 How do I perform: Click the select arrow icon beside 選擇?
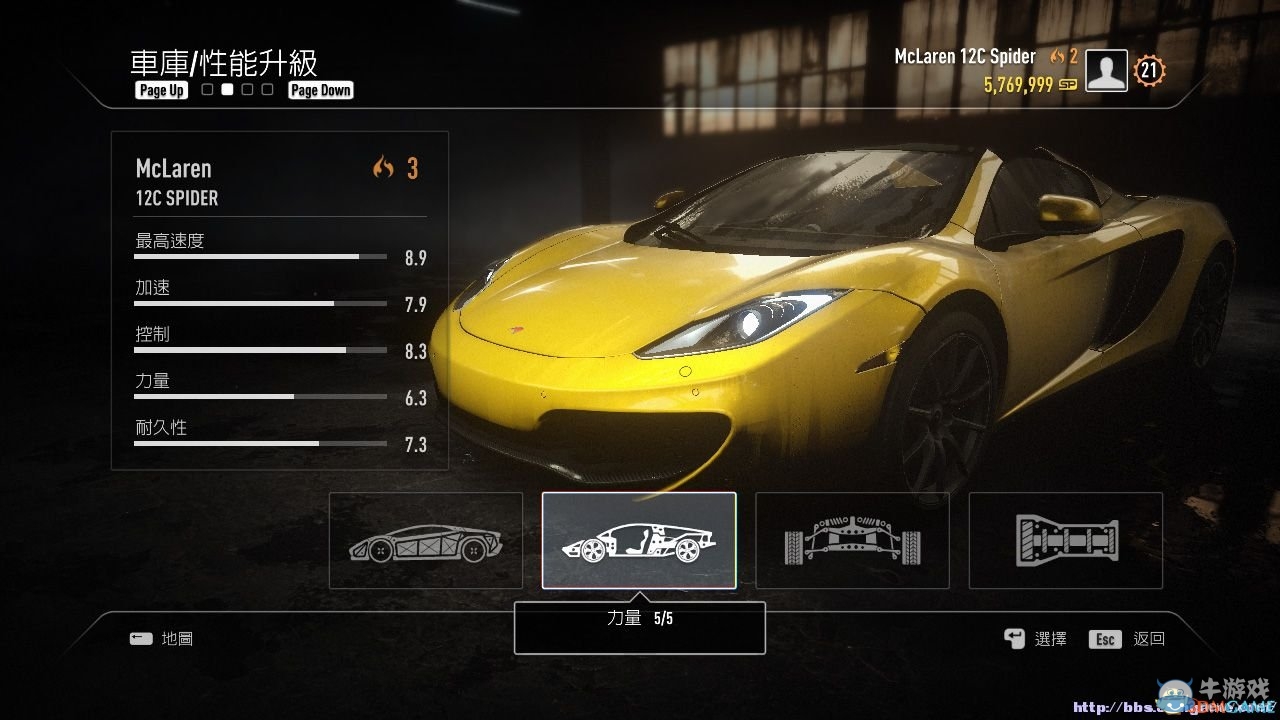1013,638
